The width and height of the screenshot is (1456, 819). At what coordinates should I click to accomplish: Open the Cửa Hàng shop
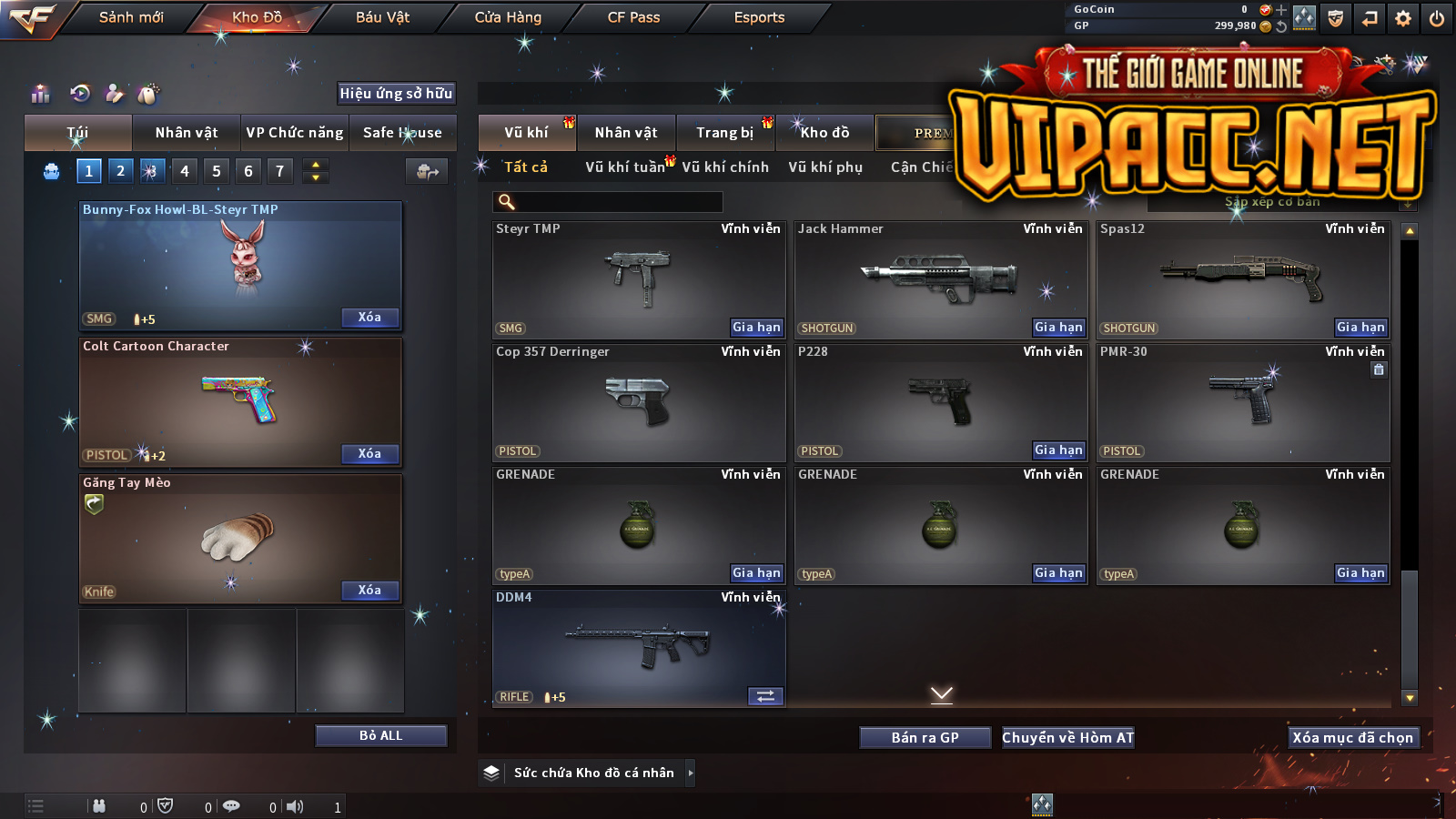[508, 17]
